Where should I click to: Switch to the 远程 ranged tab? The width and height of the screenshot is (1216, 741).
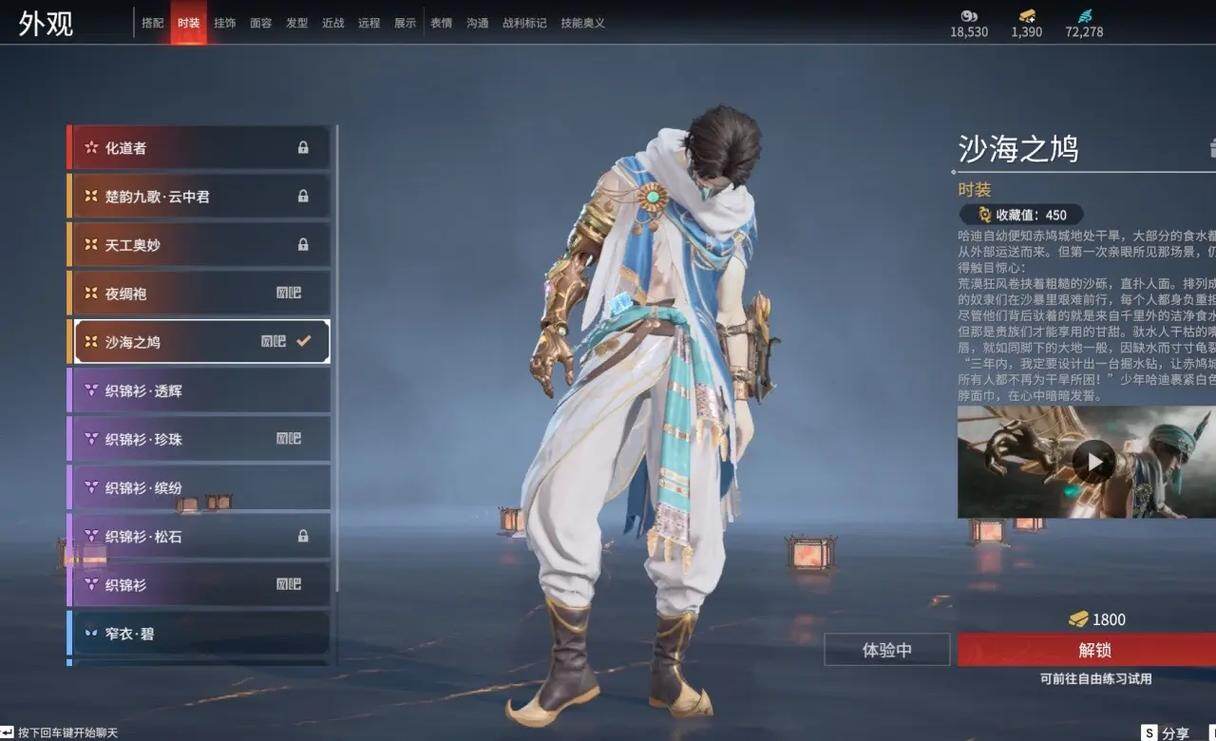tap(369, 23)
